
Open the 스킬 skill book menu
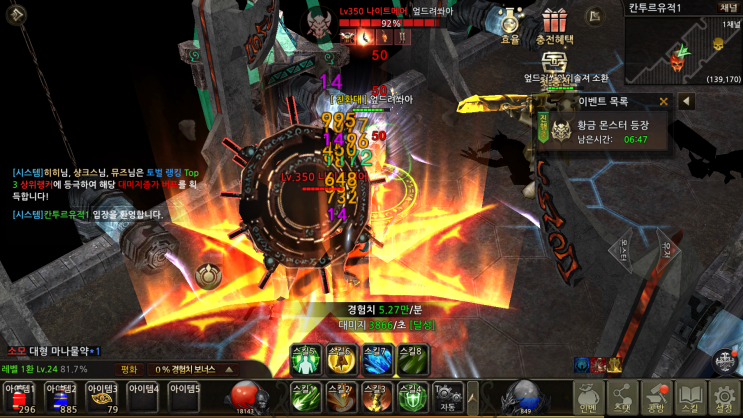pyautogui.click(x=690, y=397)
